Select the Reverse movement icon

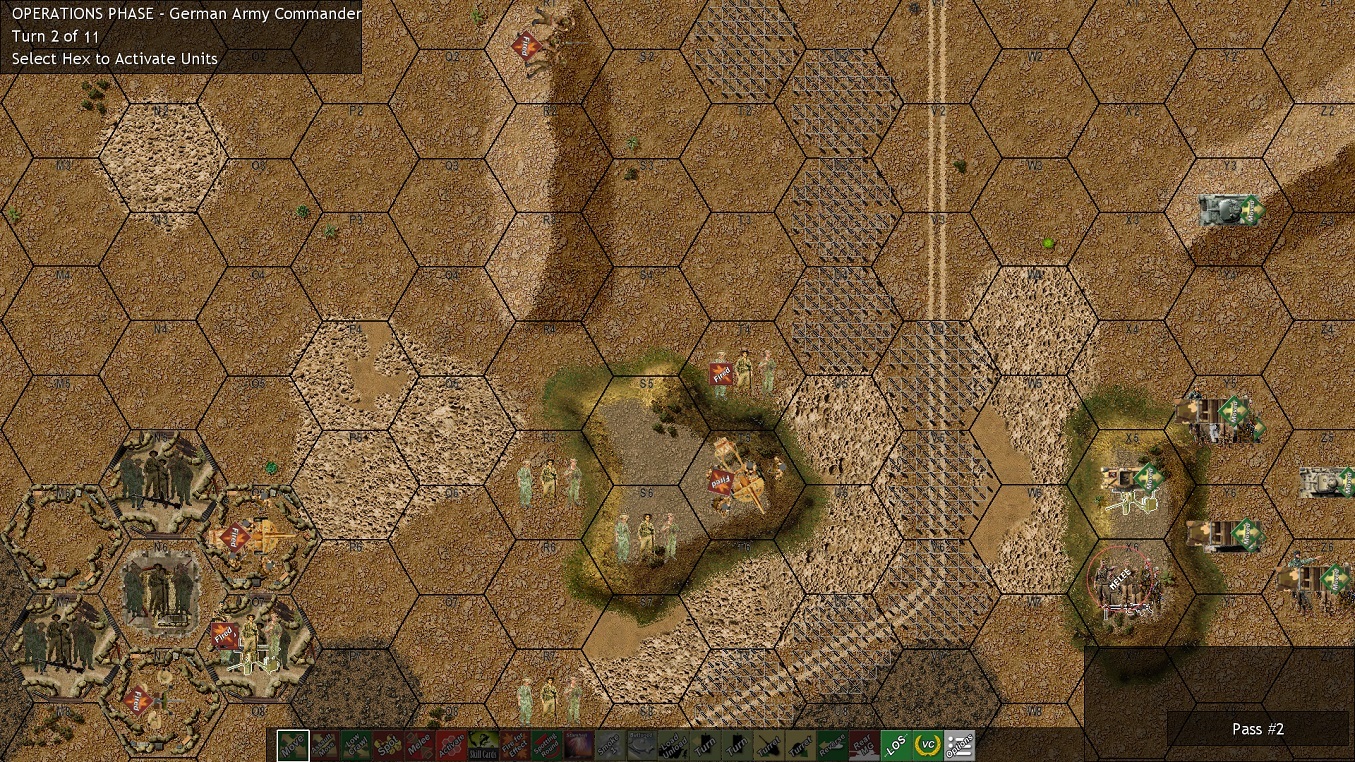pos(832,745)
